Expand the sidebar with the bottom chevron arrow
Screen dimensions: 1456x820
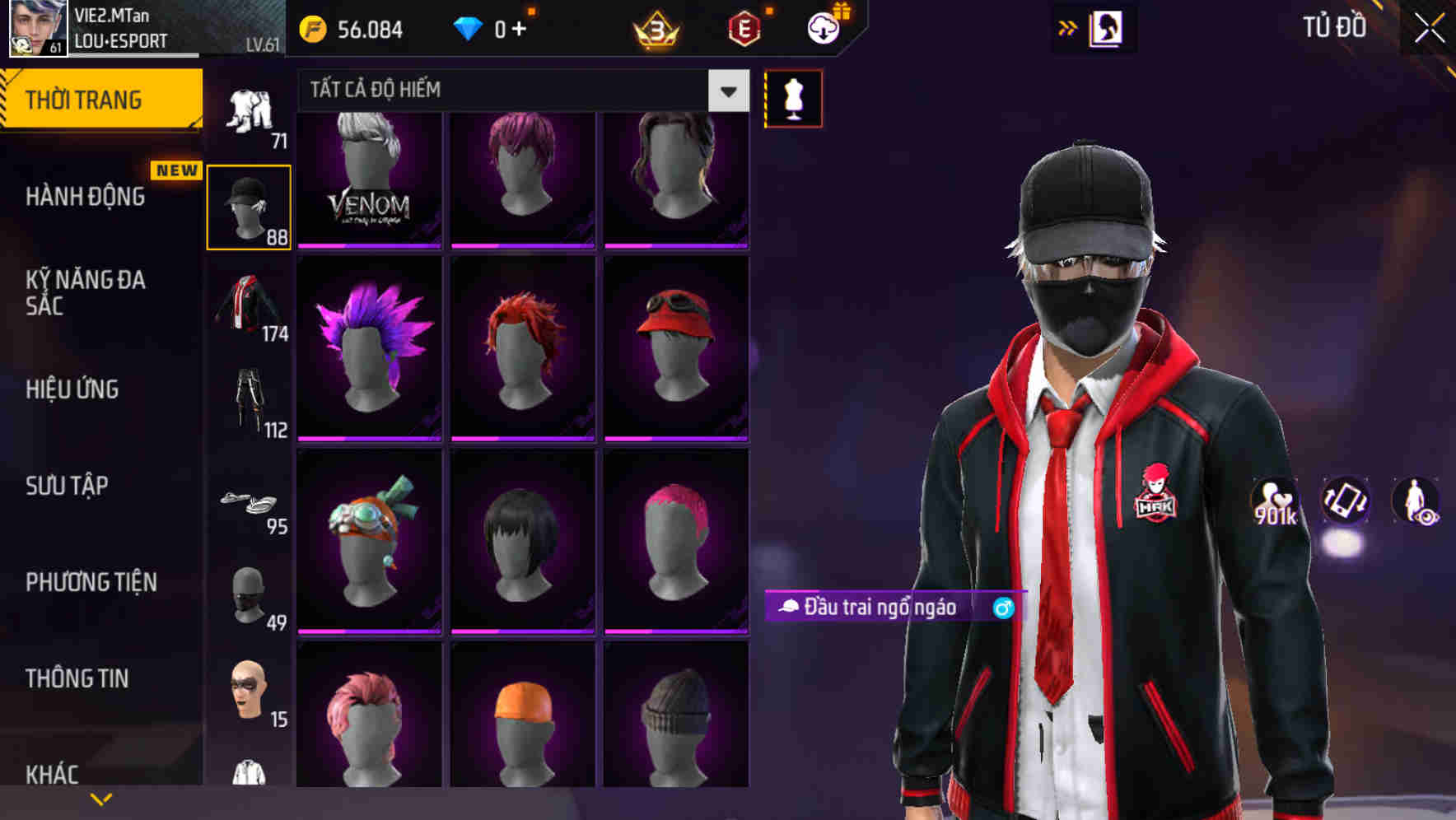[100, 797]
